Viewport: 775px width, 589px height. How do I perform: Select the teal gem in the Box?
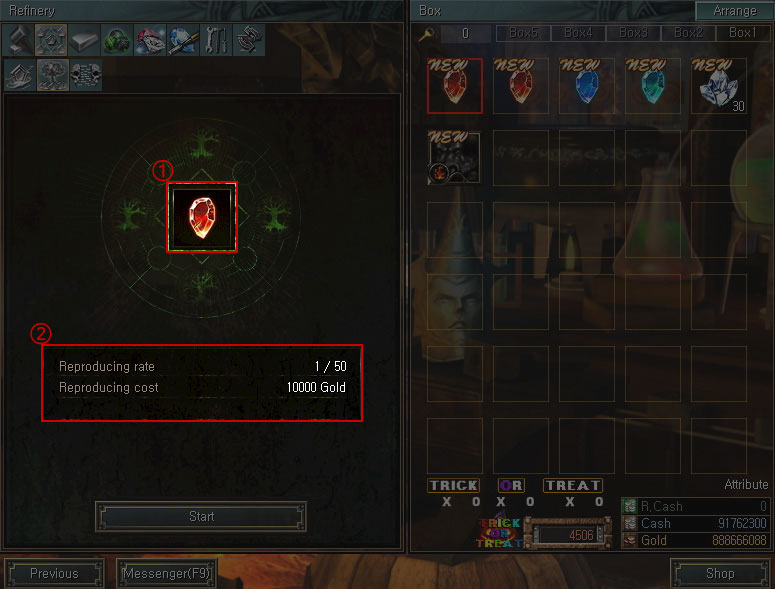(653, 86)
